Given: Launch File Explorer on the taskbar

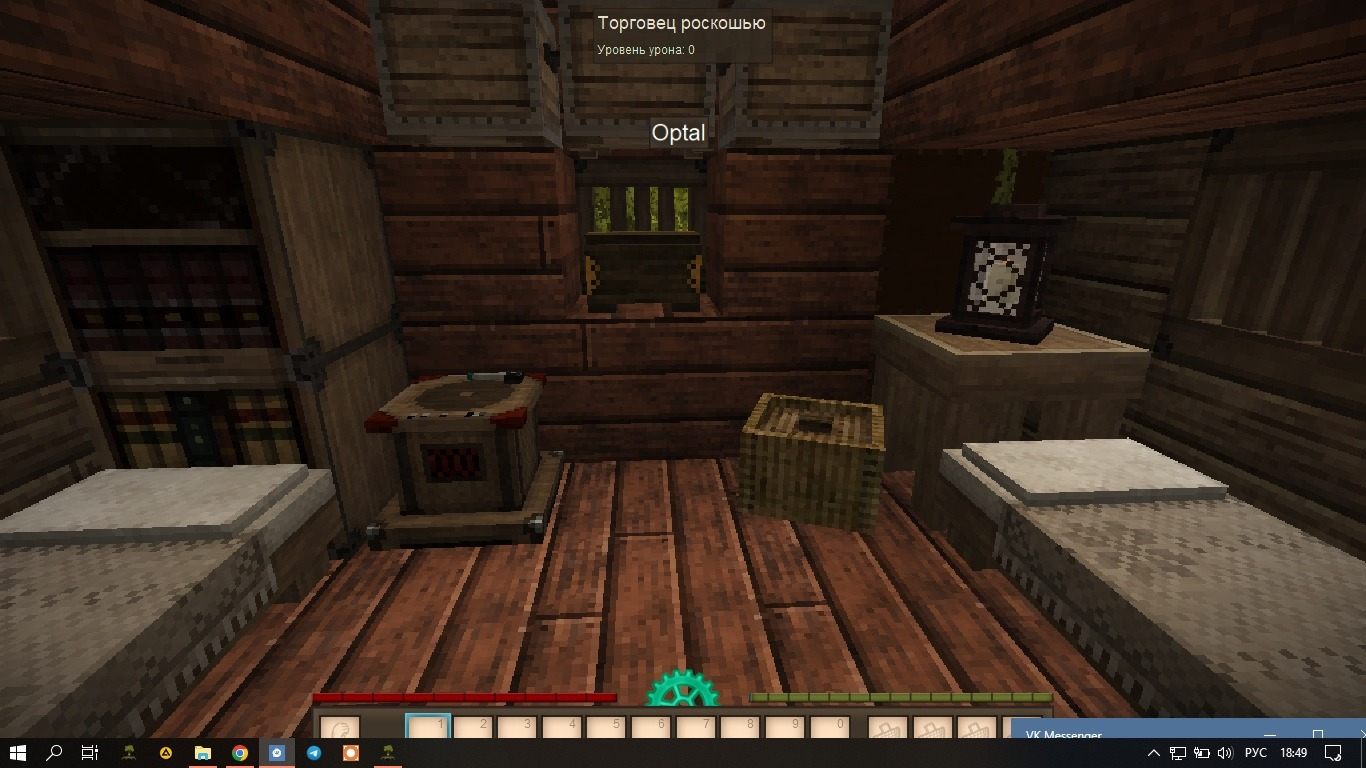Looking at the screenshot, I should pos(204,753).
